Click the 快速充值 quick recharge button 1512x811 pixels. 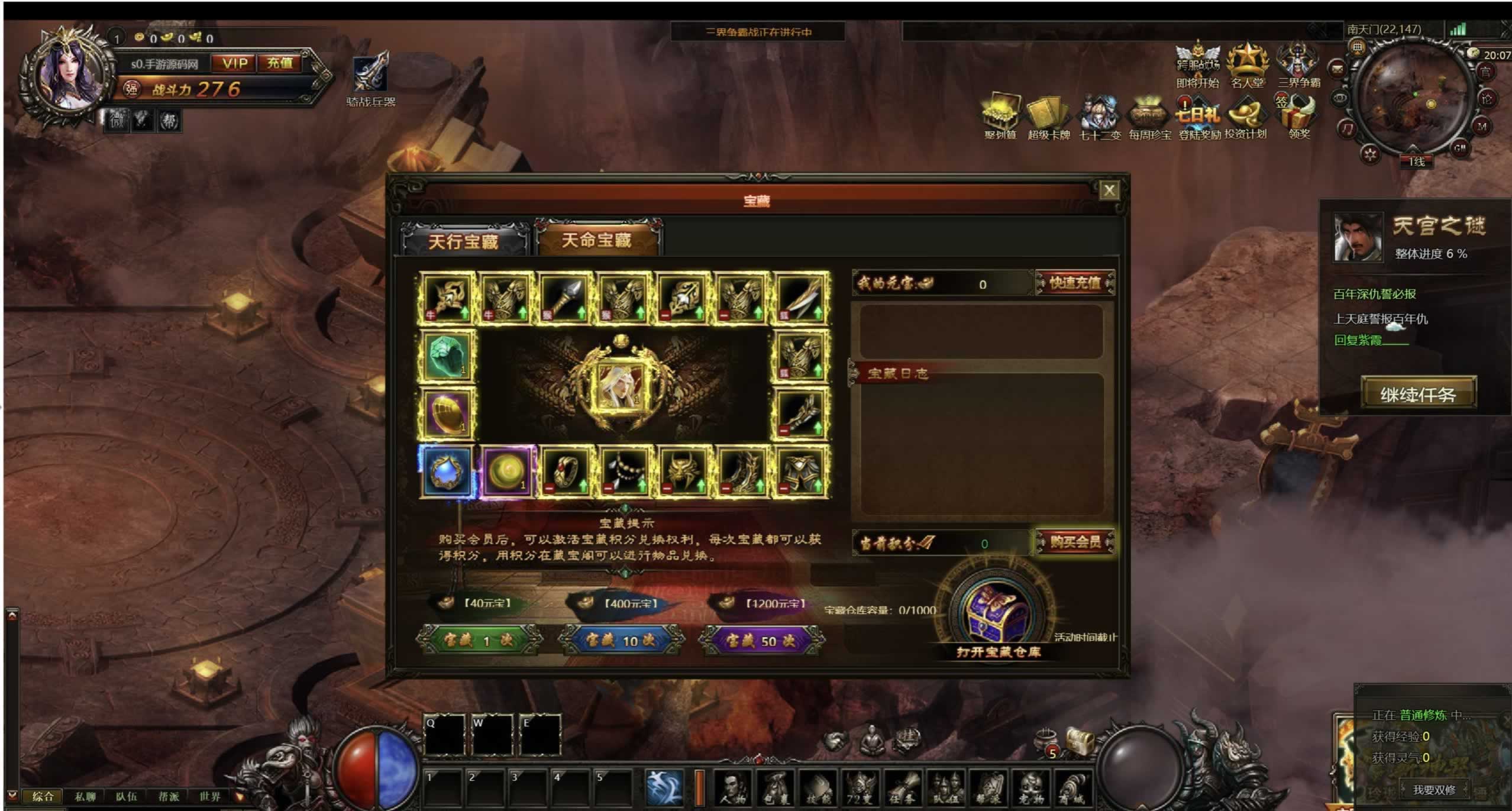(x=1074, y=283)
